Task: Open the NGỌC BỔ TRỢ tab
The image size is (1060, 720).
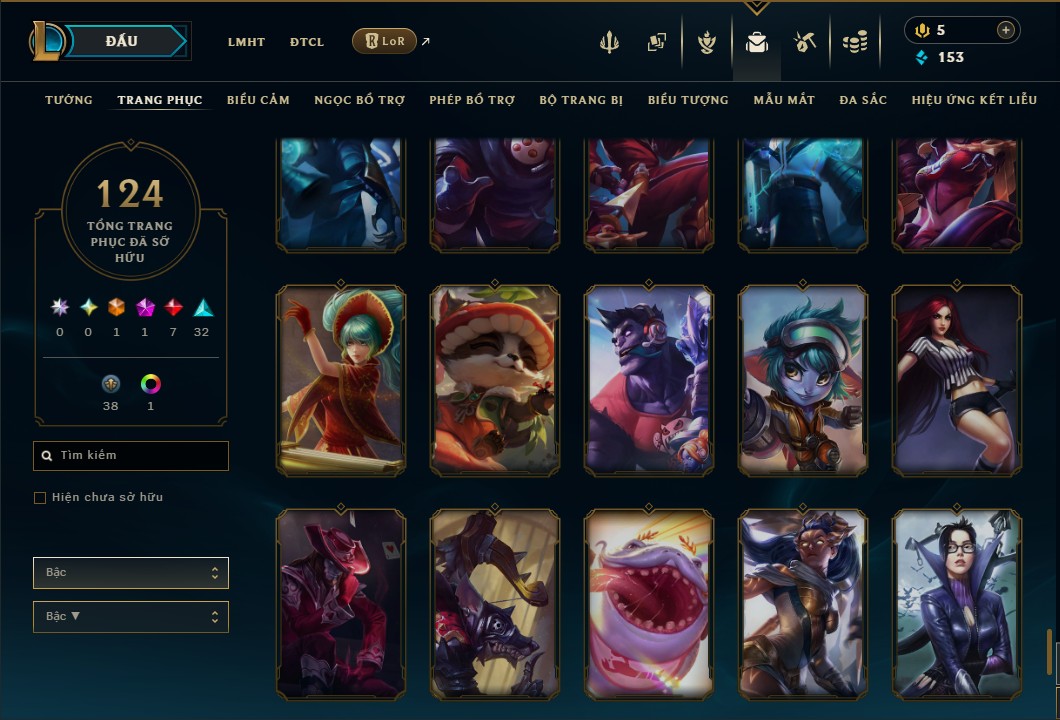Action: [x=359, y=100]
